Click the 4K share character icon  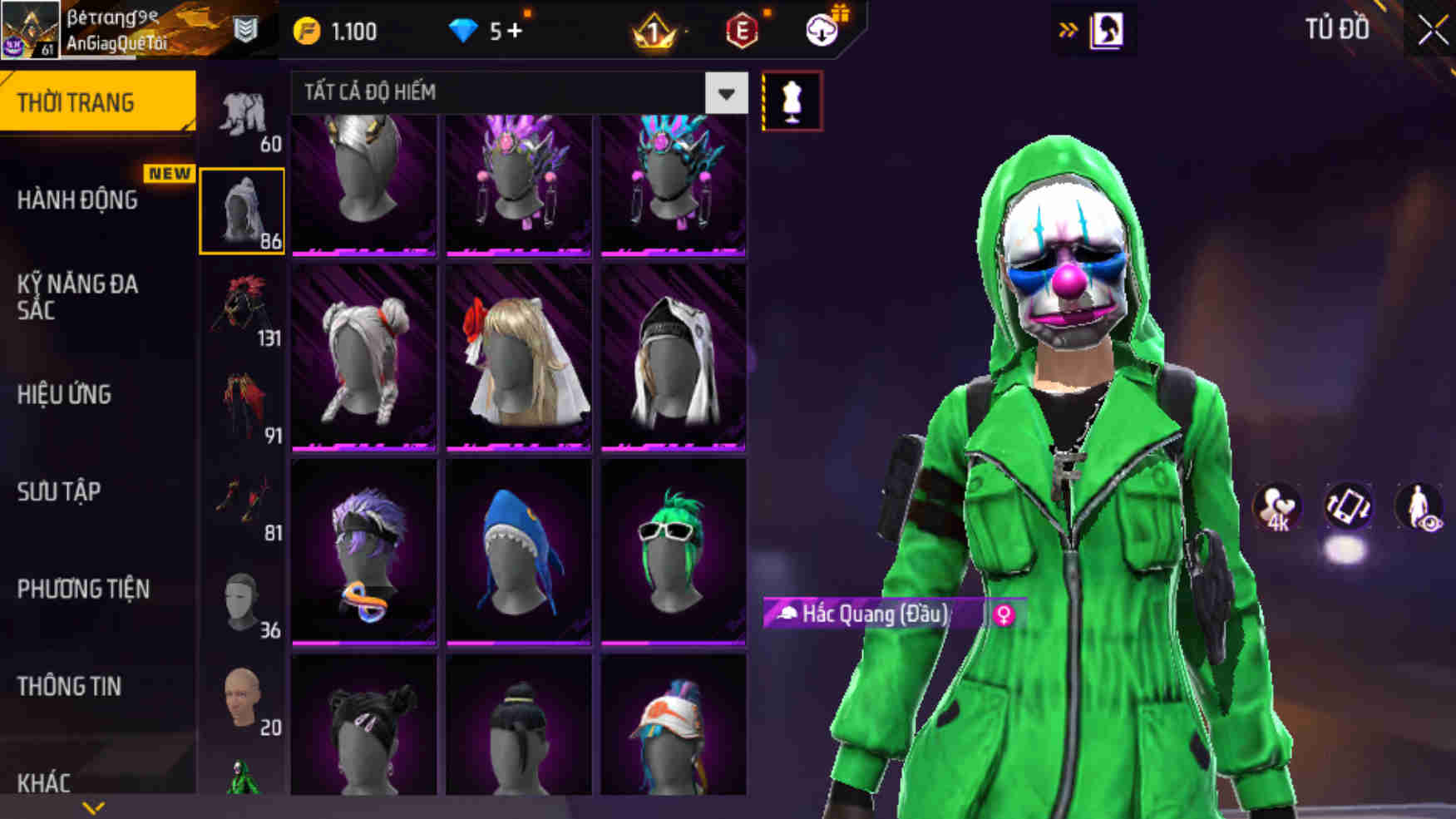click(x=1278, y=506)
